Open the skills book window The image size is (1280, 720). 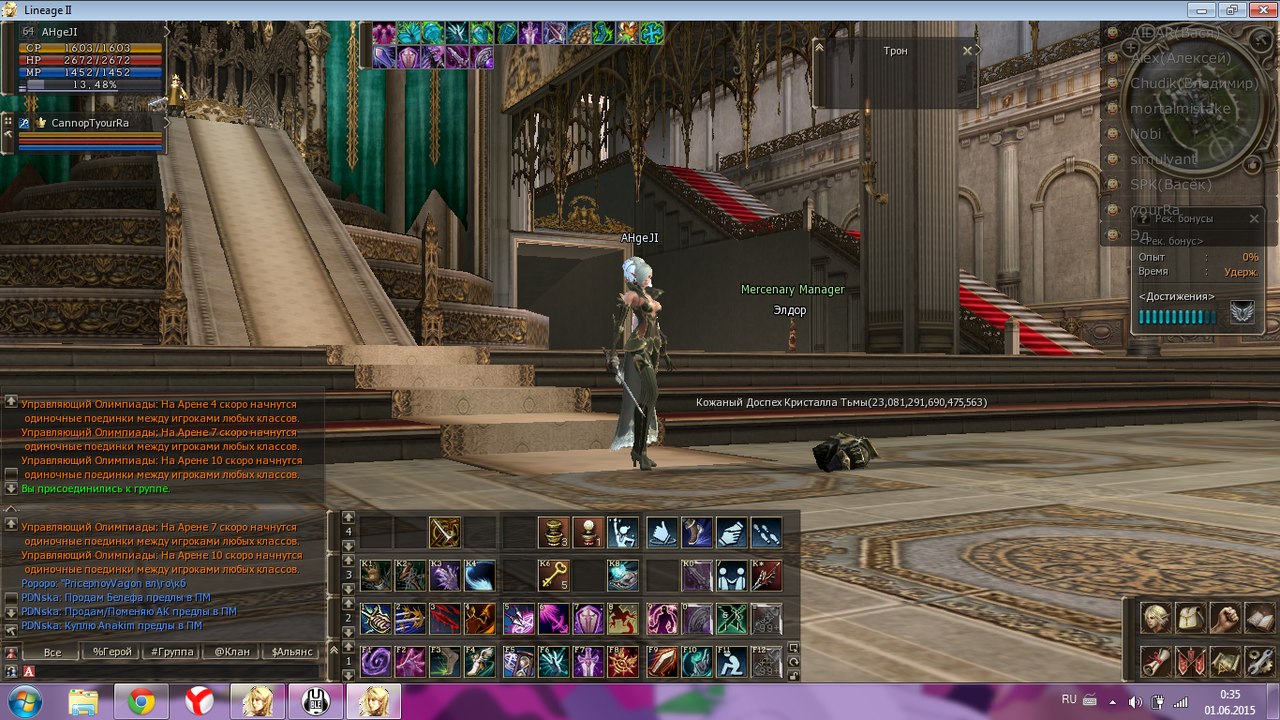pos(1259,618)
